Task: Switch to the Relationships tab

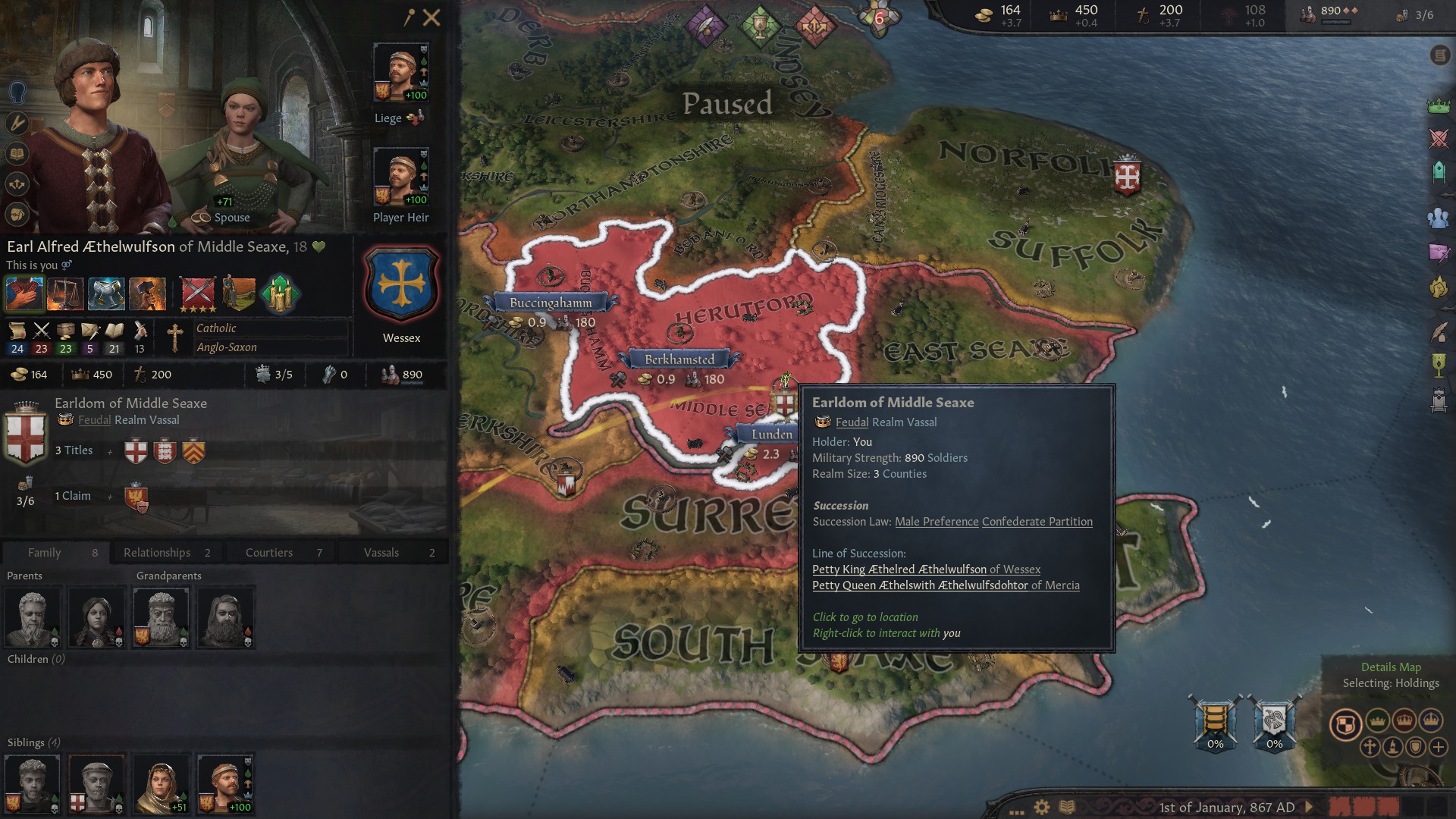Action: click(167, 553)
